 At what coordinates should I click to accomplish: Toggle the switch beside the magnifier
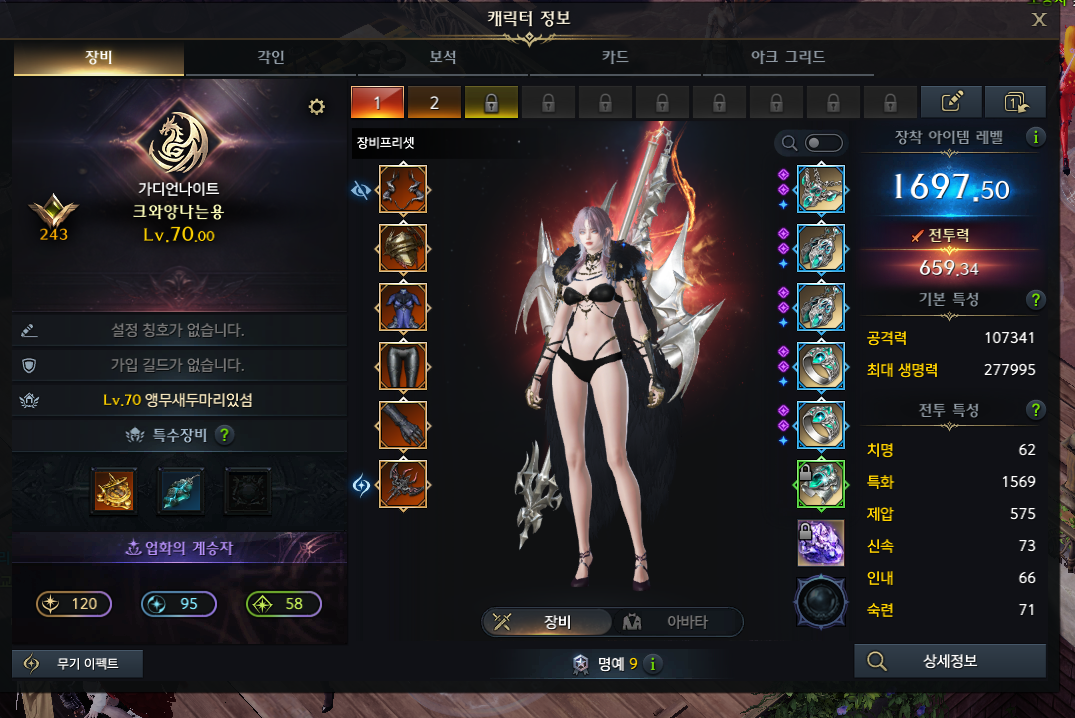(825, 143)
